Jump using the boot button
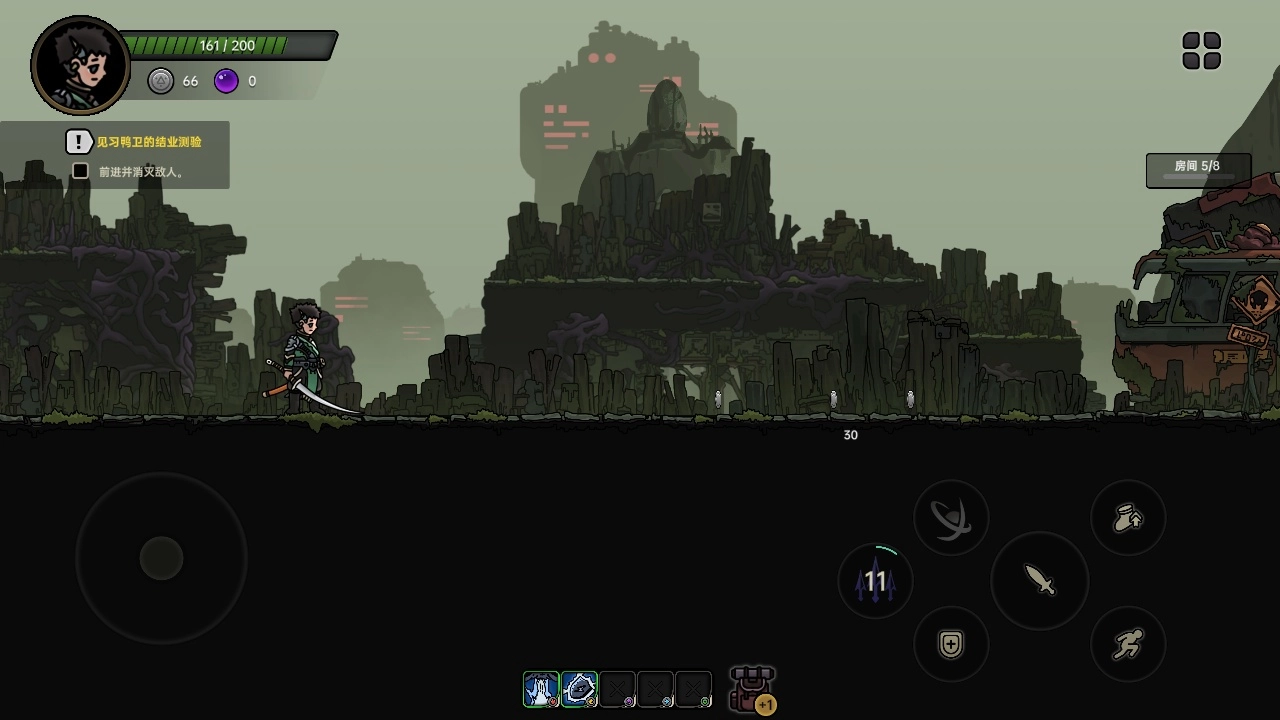 pyautogui.click(x=1128, y=518)
